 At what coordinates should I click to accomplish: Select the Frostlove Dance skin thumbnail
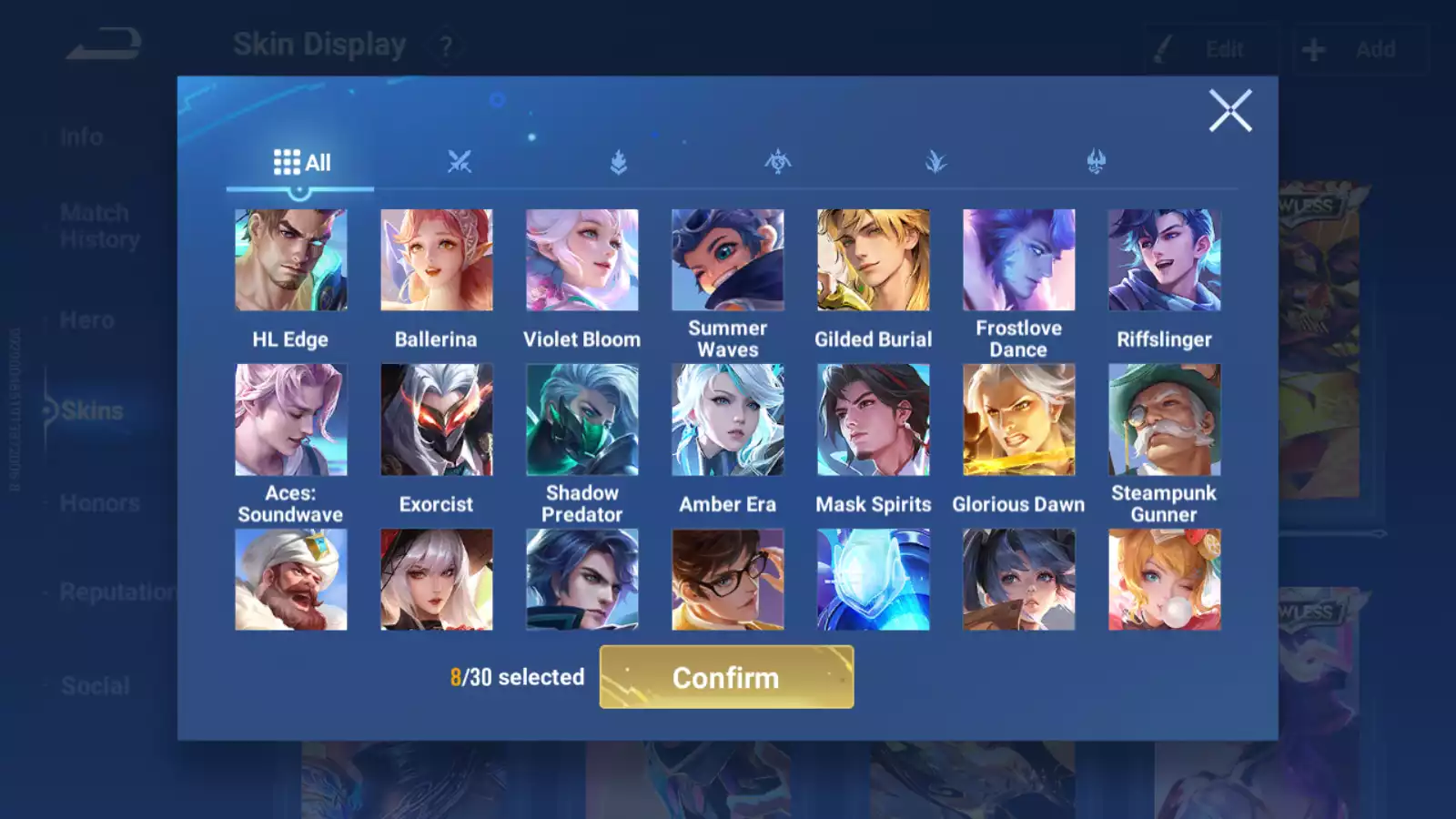pyautogui.click(x=1019, y=259)
